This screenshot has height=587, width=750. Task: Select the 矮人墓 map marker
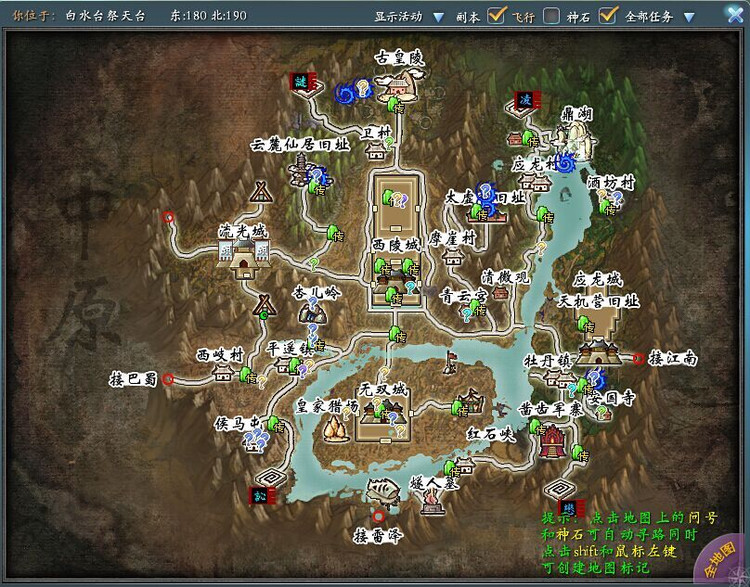click(x=432, y=502)
